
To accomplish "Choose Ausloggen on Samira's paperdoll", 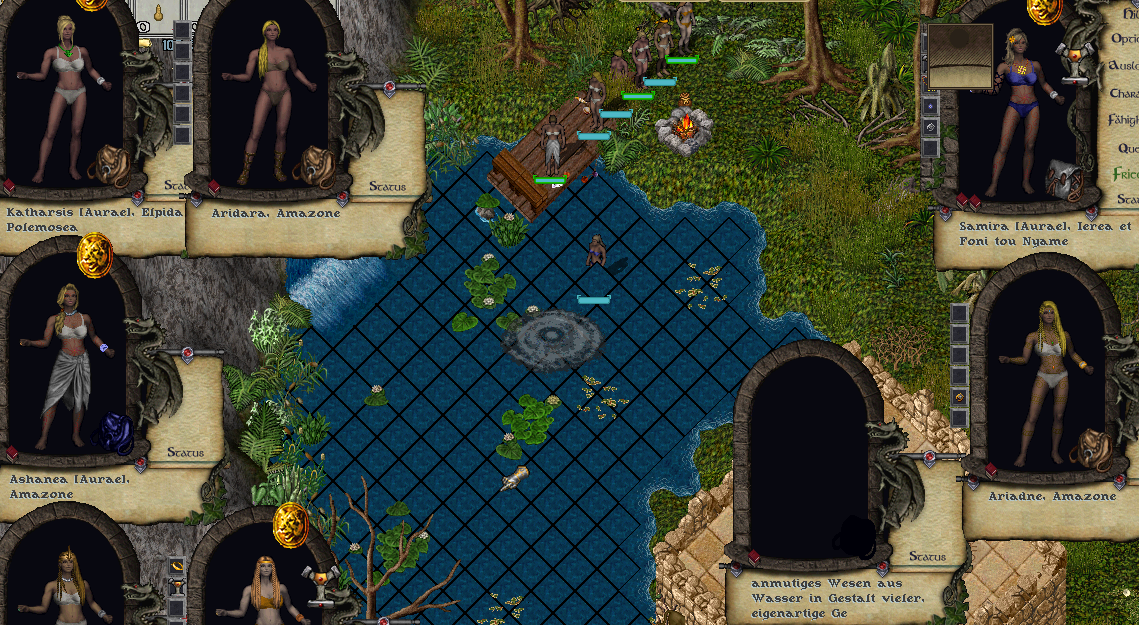I will point(1125,66).
